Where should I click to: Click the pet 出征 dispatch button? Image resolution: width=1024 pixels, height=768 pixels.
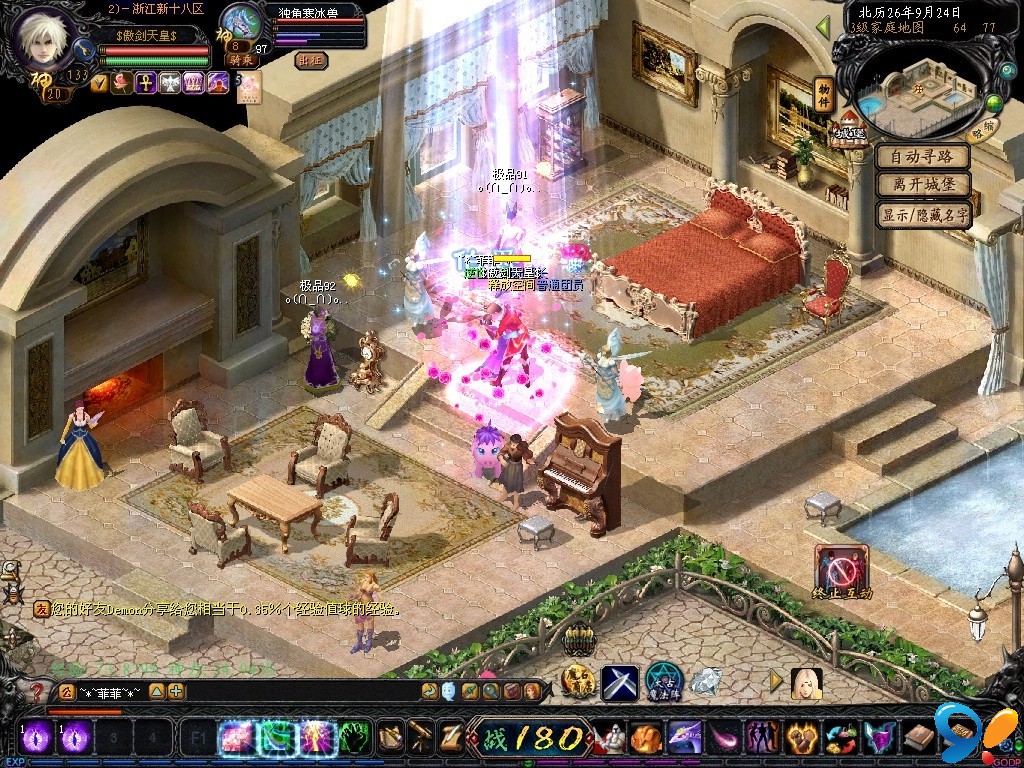[x=311, y=60]
